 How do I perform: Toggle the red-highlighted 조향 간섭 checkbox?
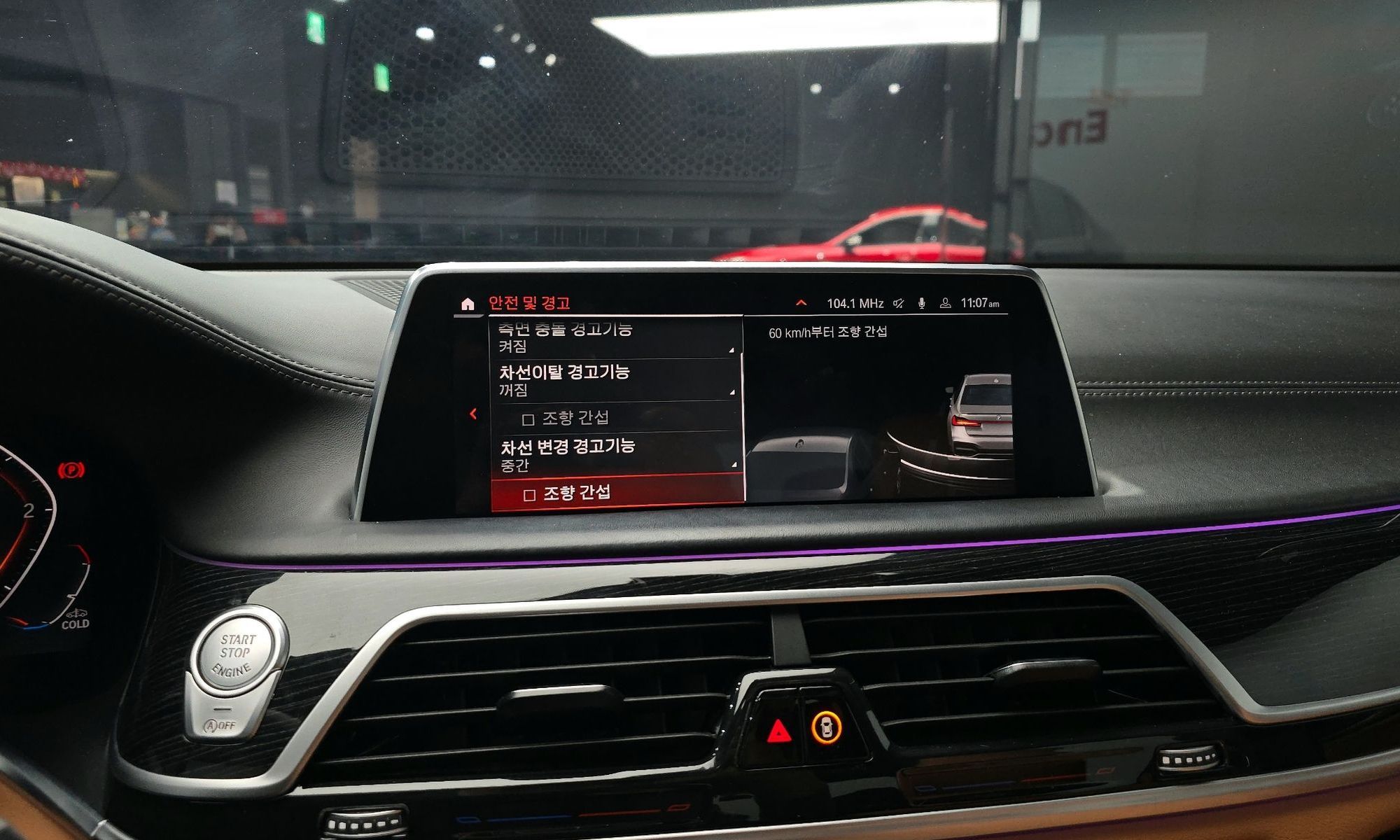530,495
